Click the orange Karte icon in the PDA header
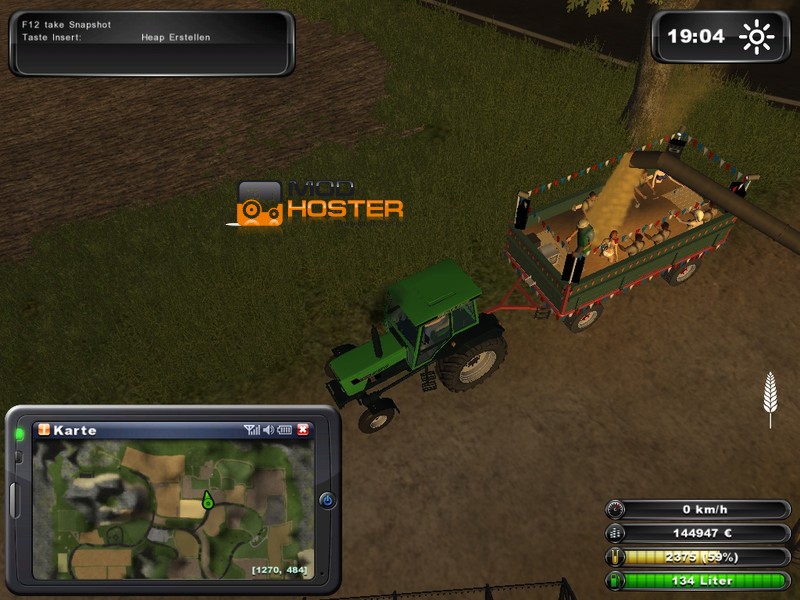The image size is (800, 600). [43, 430]
